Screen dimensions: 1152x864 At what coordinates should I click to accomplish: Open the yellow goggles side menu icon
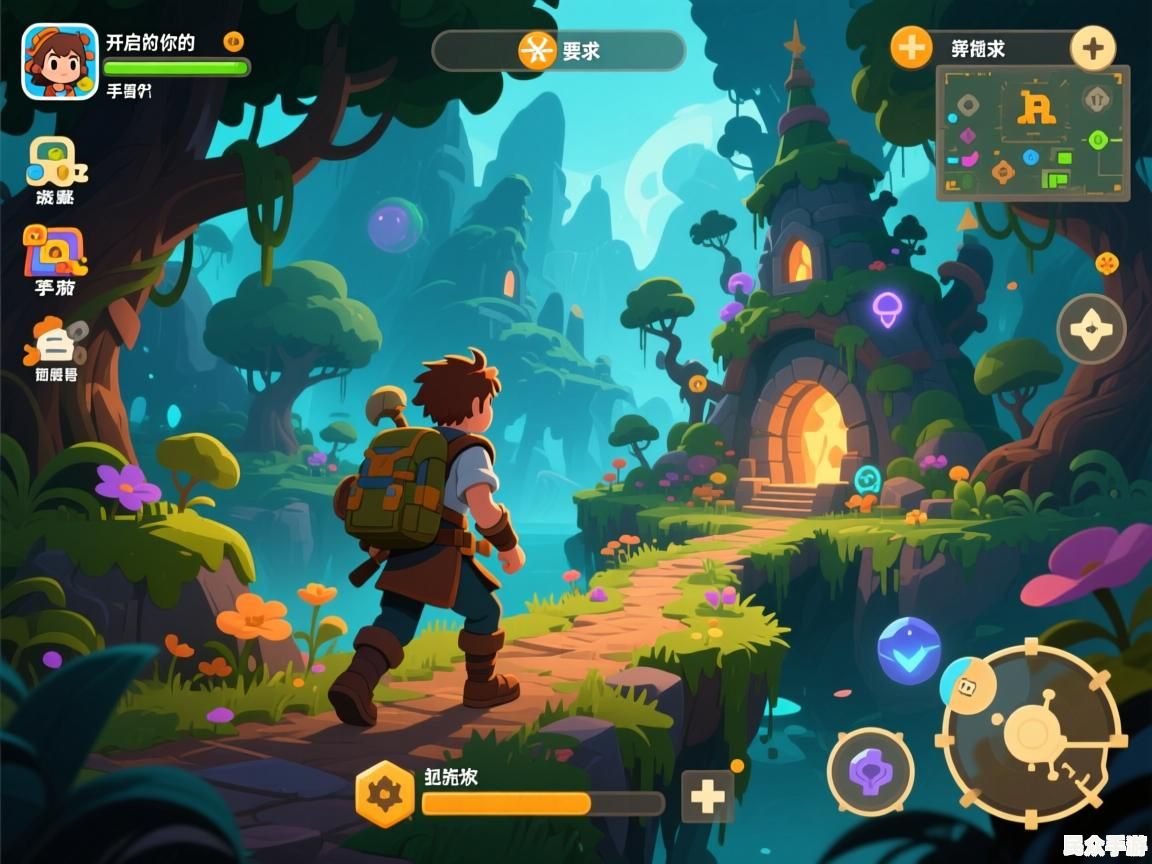tap(55, 162)
